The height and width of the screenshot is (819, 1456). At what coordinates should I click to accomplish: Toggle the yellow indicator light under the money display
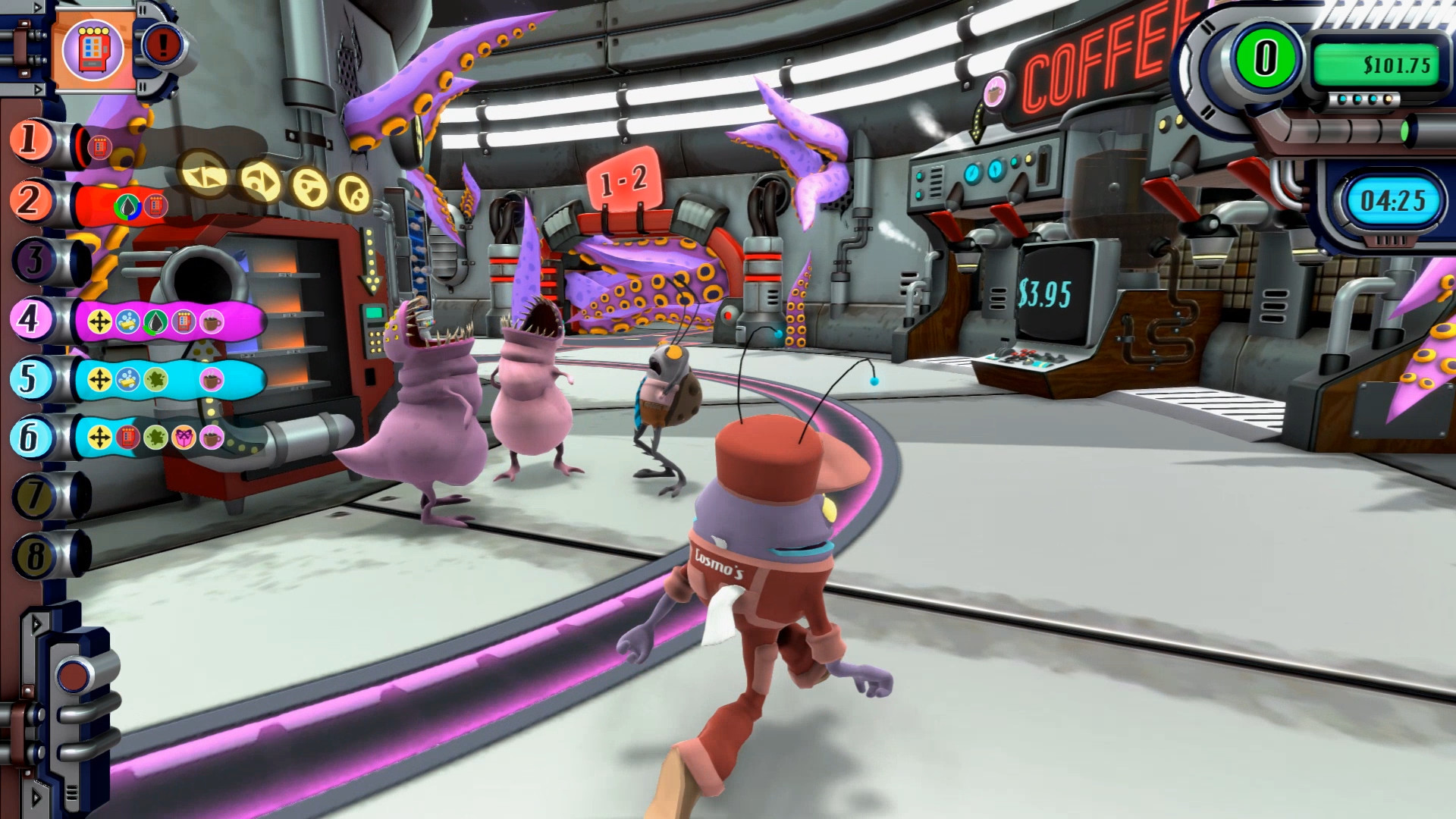pos(1387,99)
